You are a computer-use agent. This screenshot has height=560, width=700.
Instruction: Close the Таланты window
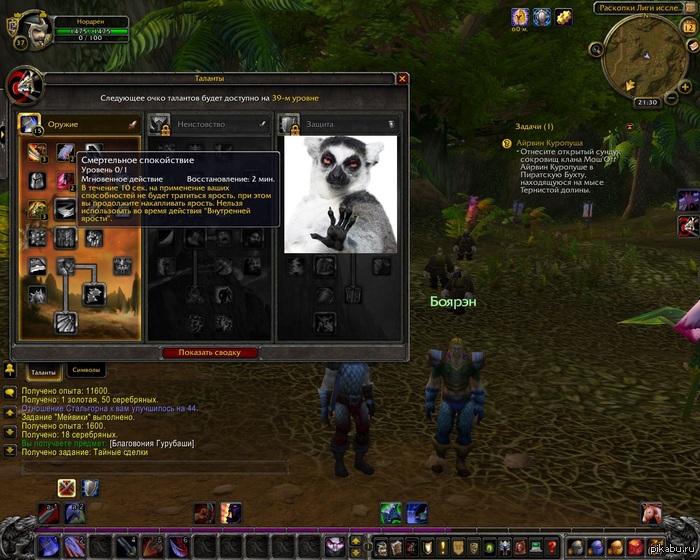click(402, 78)
